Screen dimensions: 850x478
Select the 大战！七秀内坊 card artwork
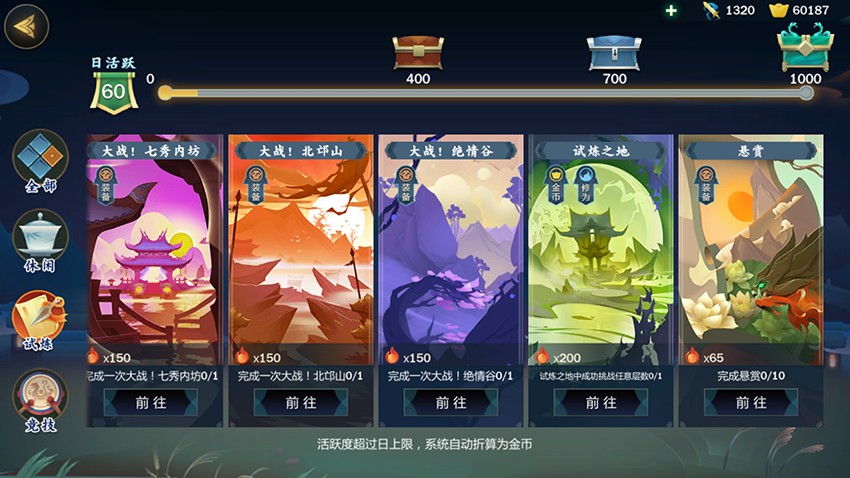pos(151,260)
